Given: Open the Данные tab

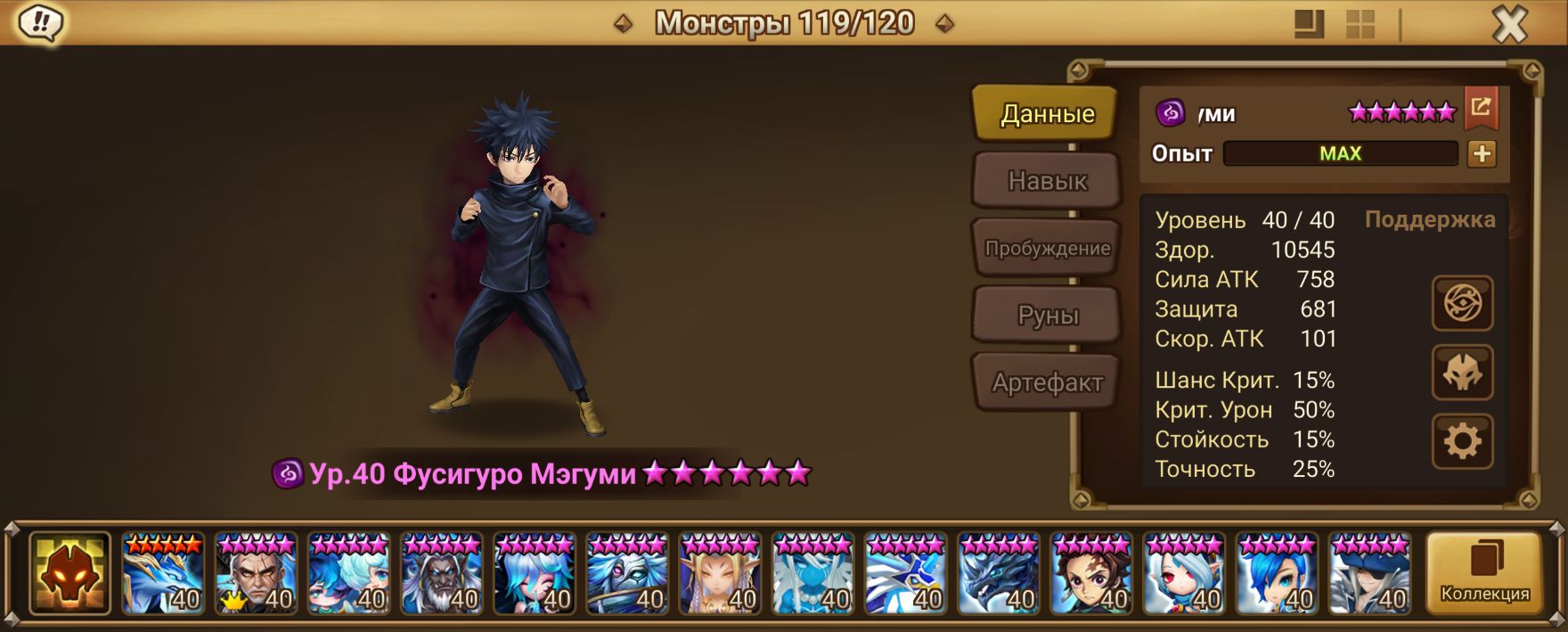Looking at the screenshot, I should (1046, 113).
